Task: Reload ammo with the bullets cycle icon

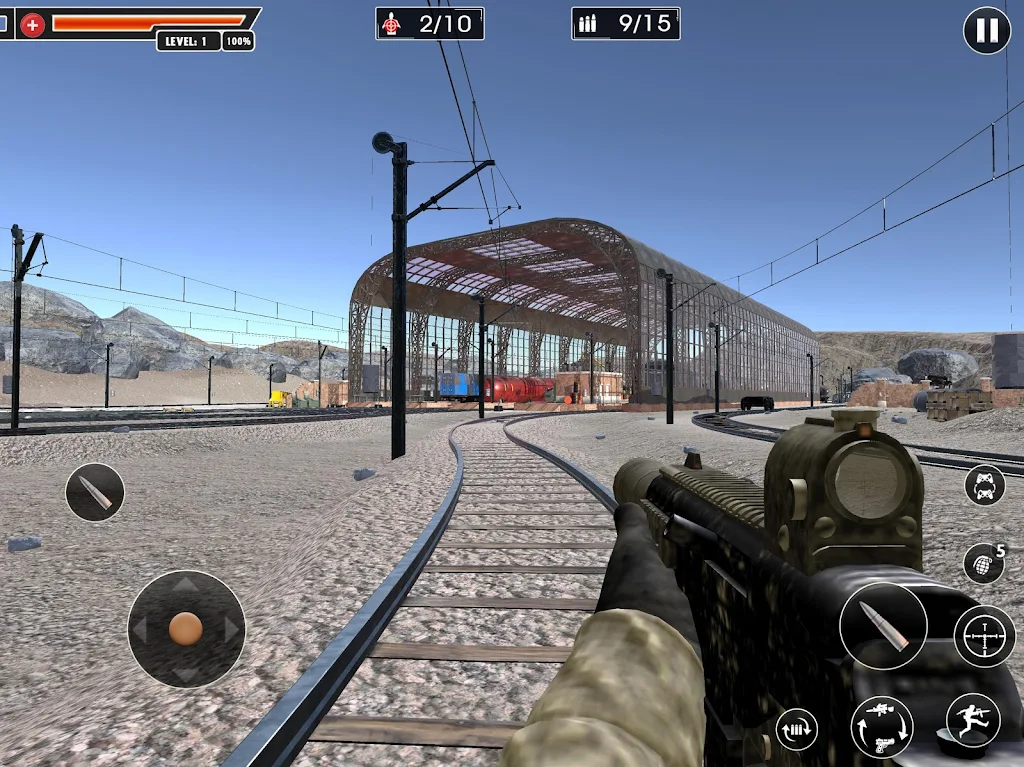Action: [797, 729]
